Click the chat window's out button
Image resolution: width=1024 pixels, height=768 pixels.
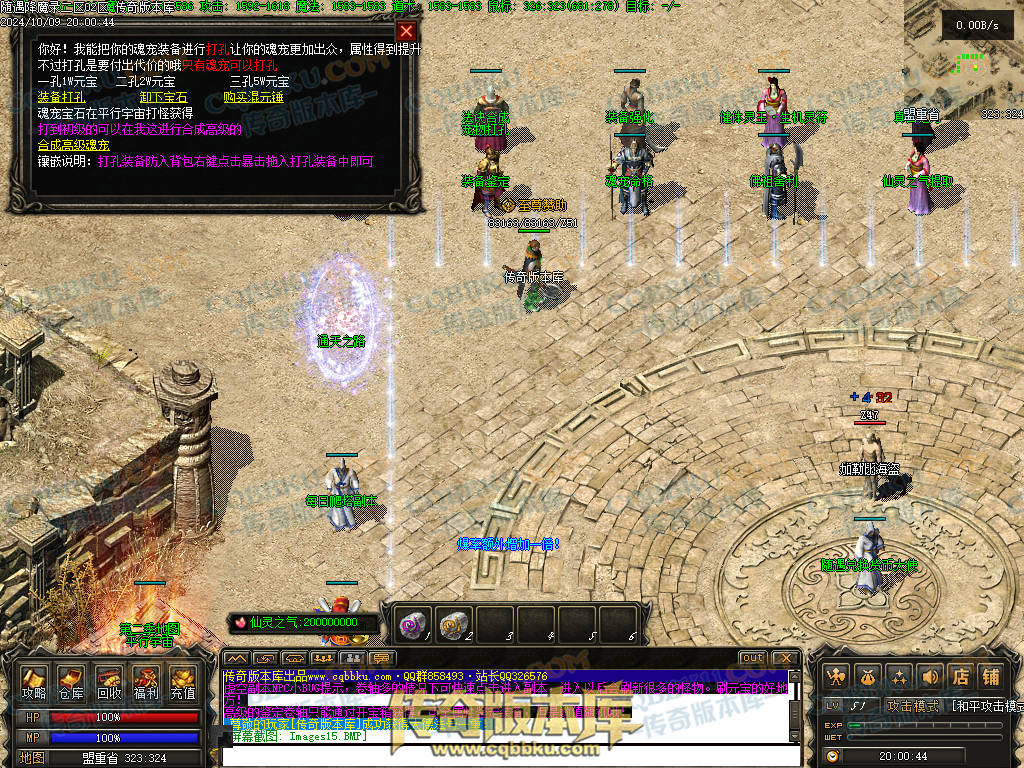753,658
